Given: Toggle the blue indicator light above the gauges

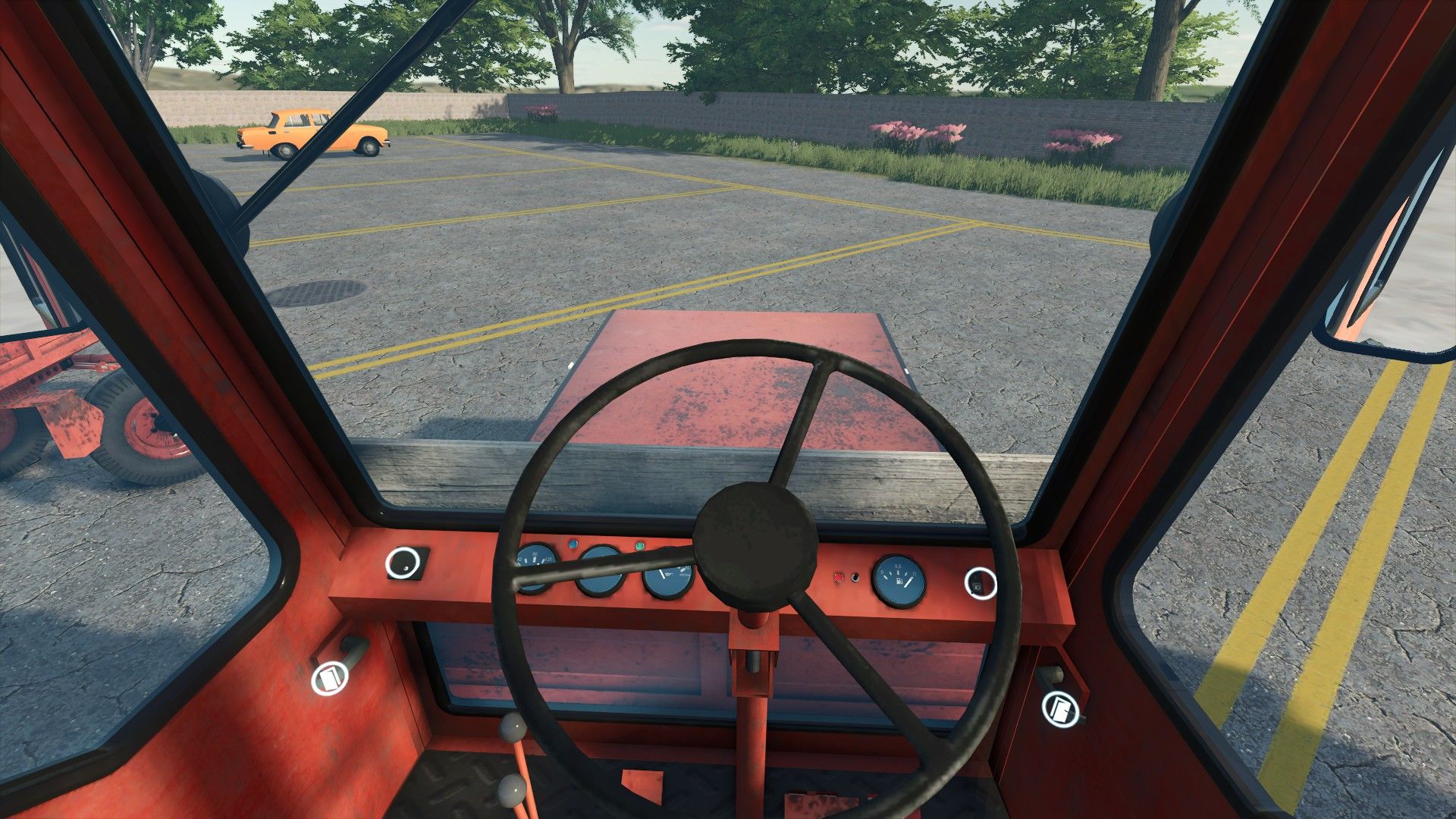Looking at the screenshot, I should [x=573, y=544].
